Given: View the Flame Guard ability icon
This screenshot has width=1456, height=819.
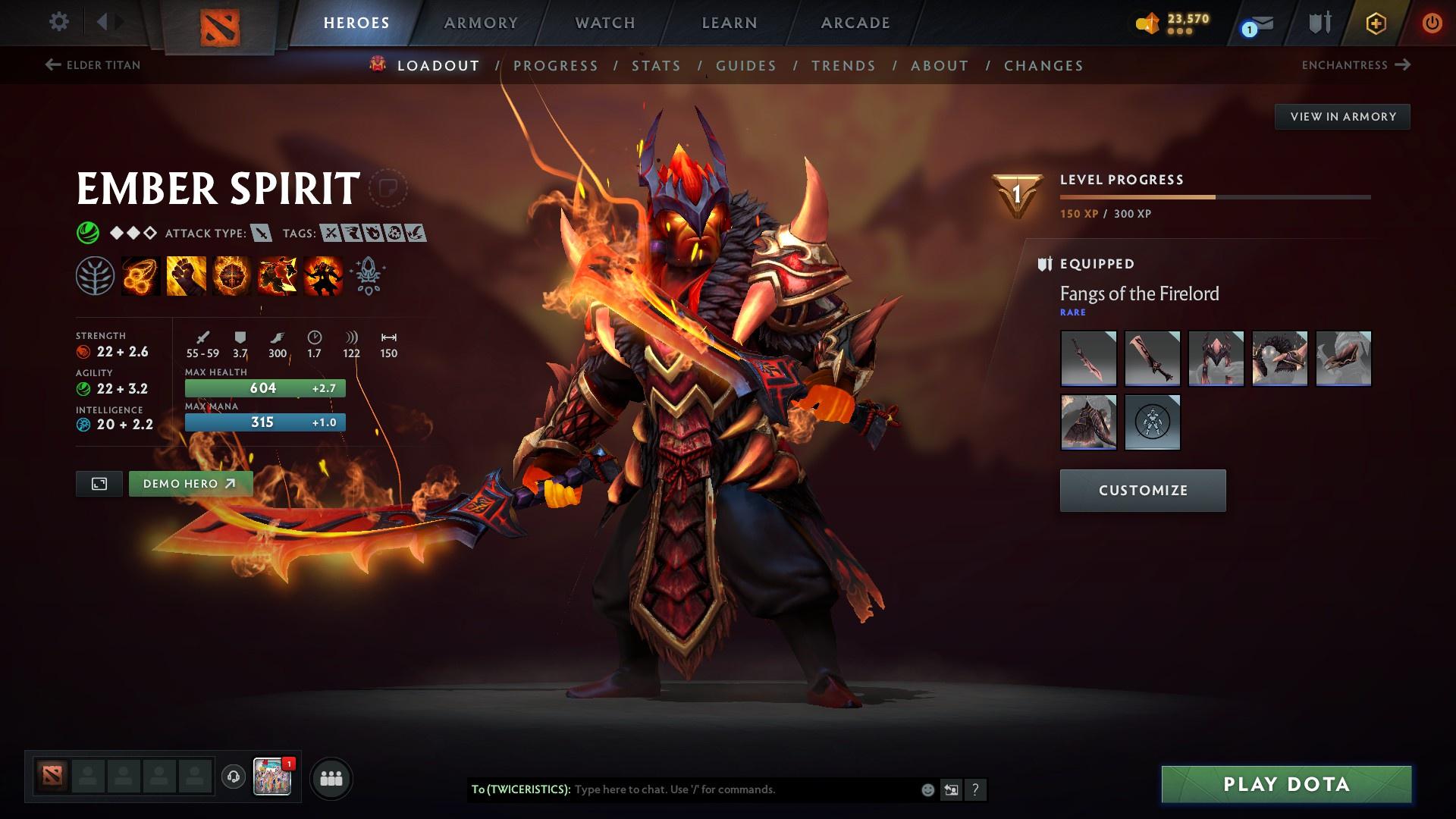Looking at the screenshot, I should coord(230,277).
